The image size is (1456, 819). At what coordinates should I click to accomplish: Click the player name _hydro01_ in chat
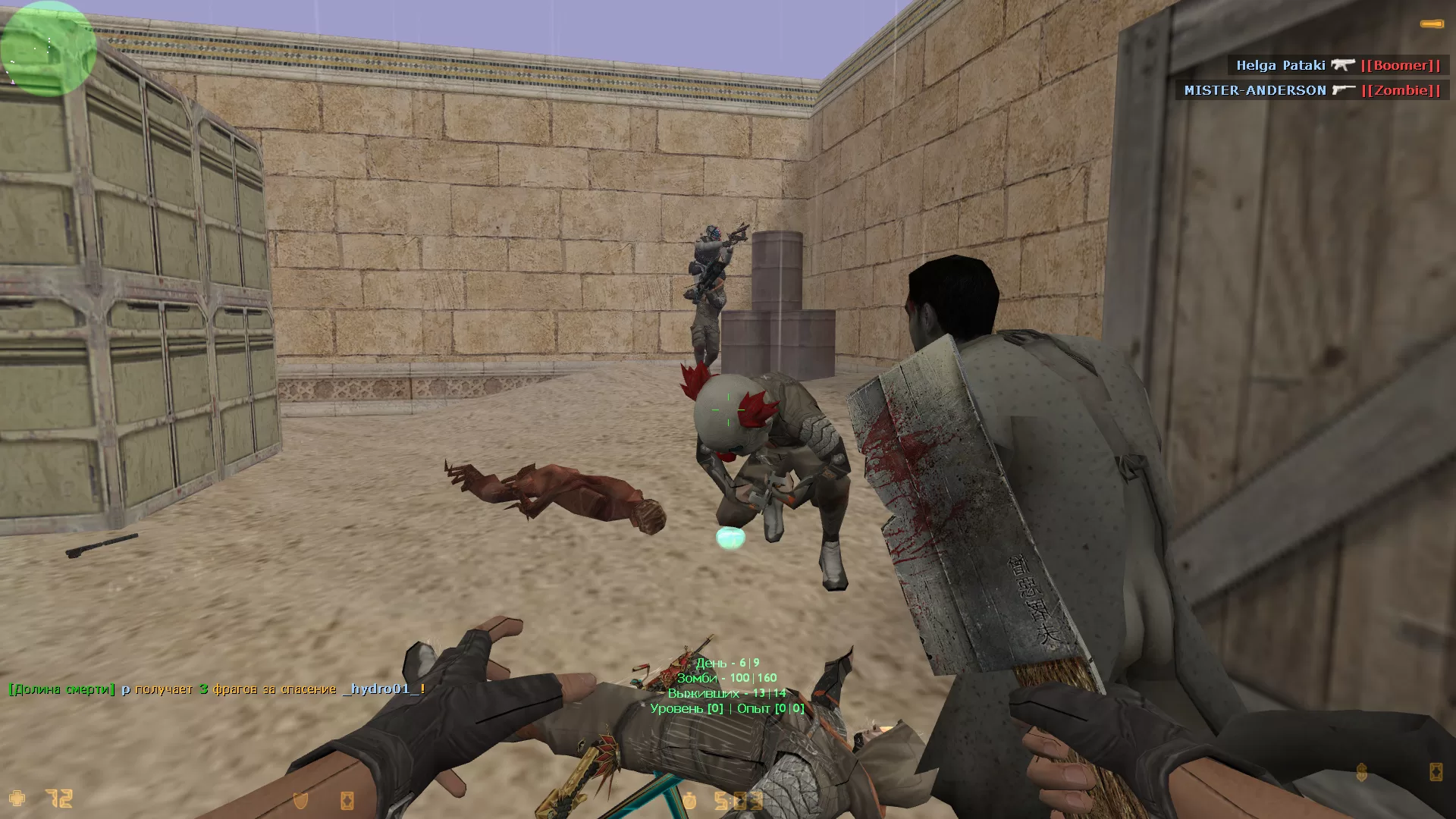(x=381, y=690)
